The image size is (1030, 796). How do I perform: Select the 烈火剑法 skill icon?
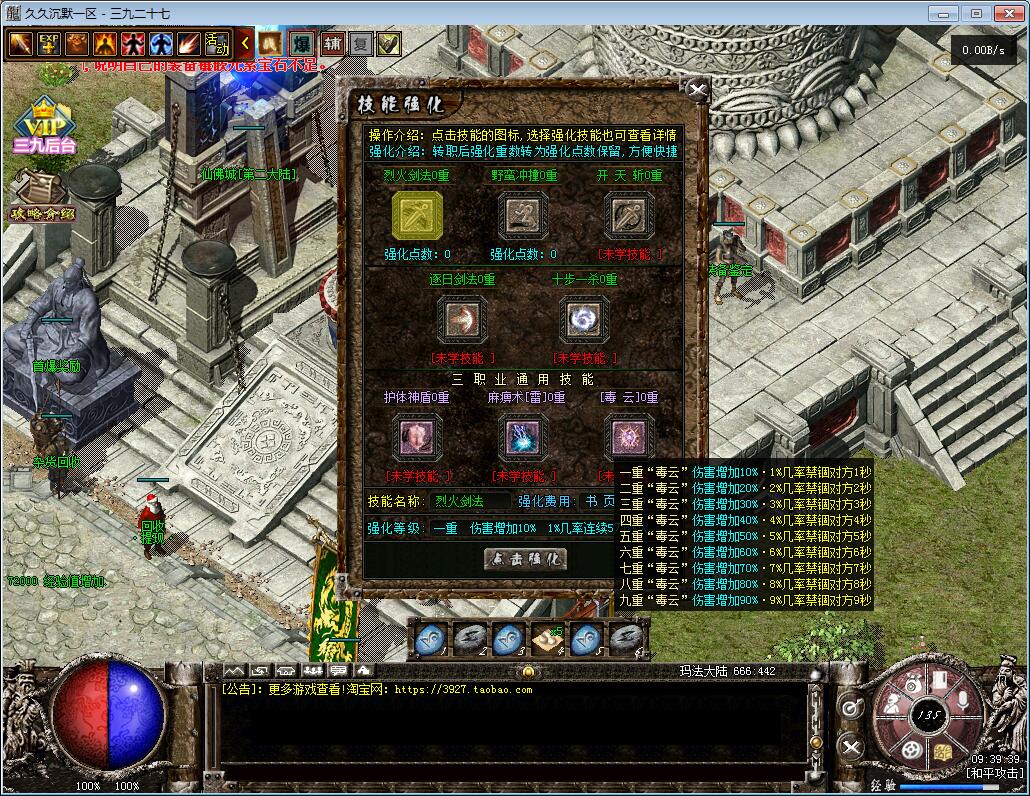click(x=417, y=215)
